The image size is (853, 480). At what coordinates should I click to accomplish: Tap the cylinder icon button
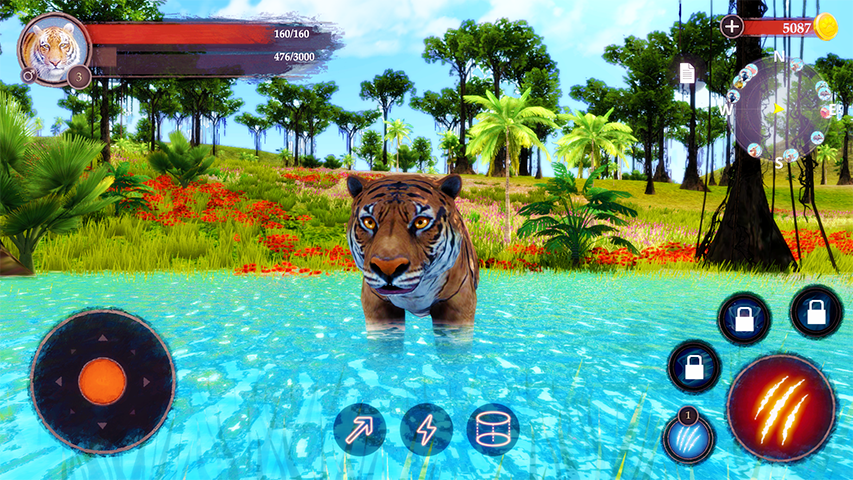point(493,429)
